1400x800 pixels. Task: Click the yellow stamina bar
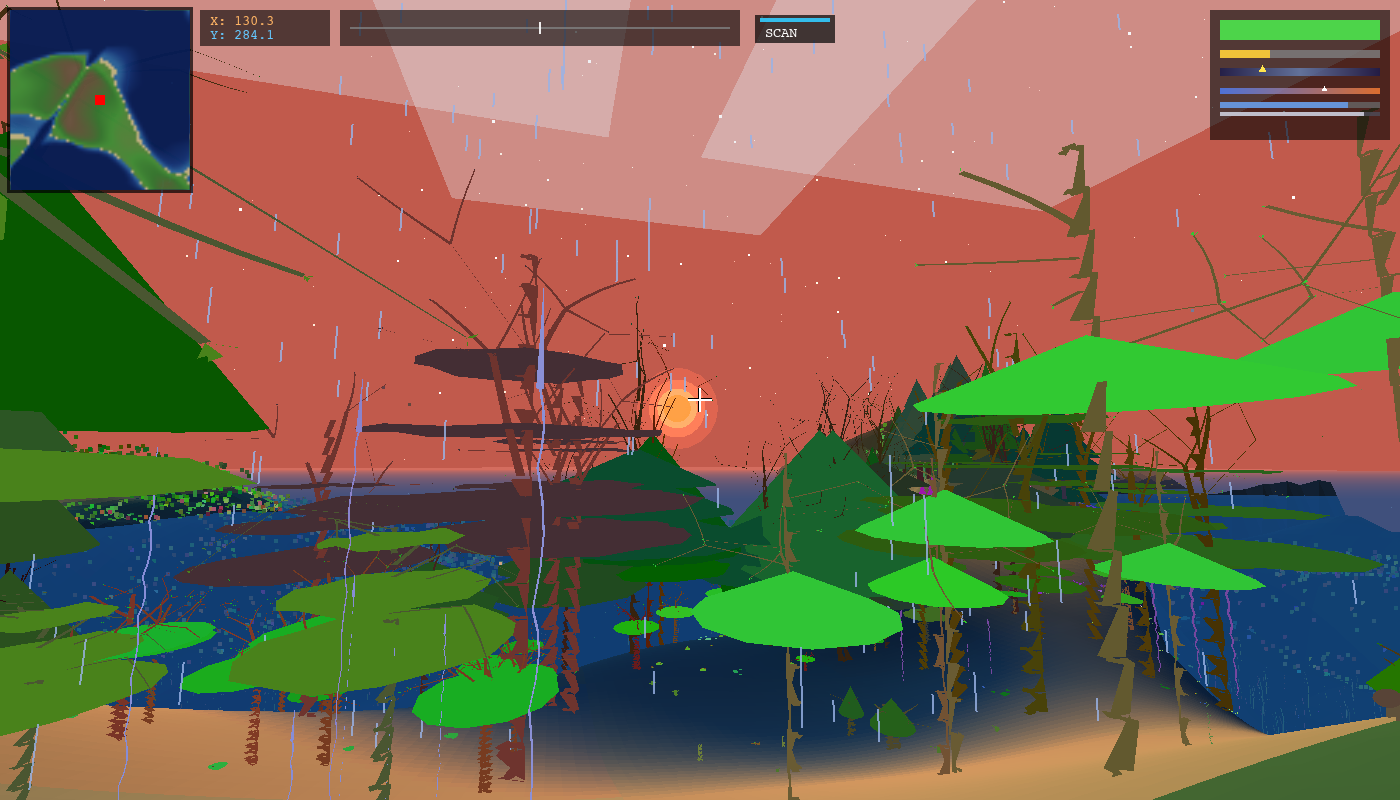point(1243,53)
